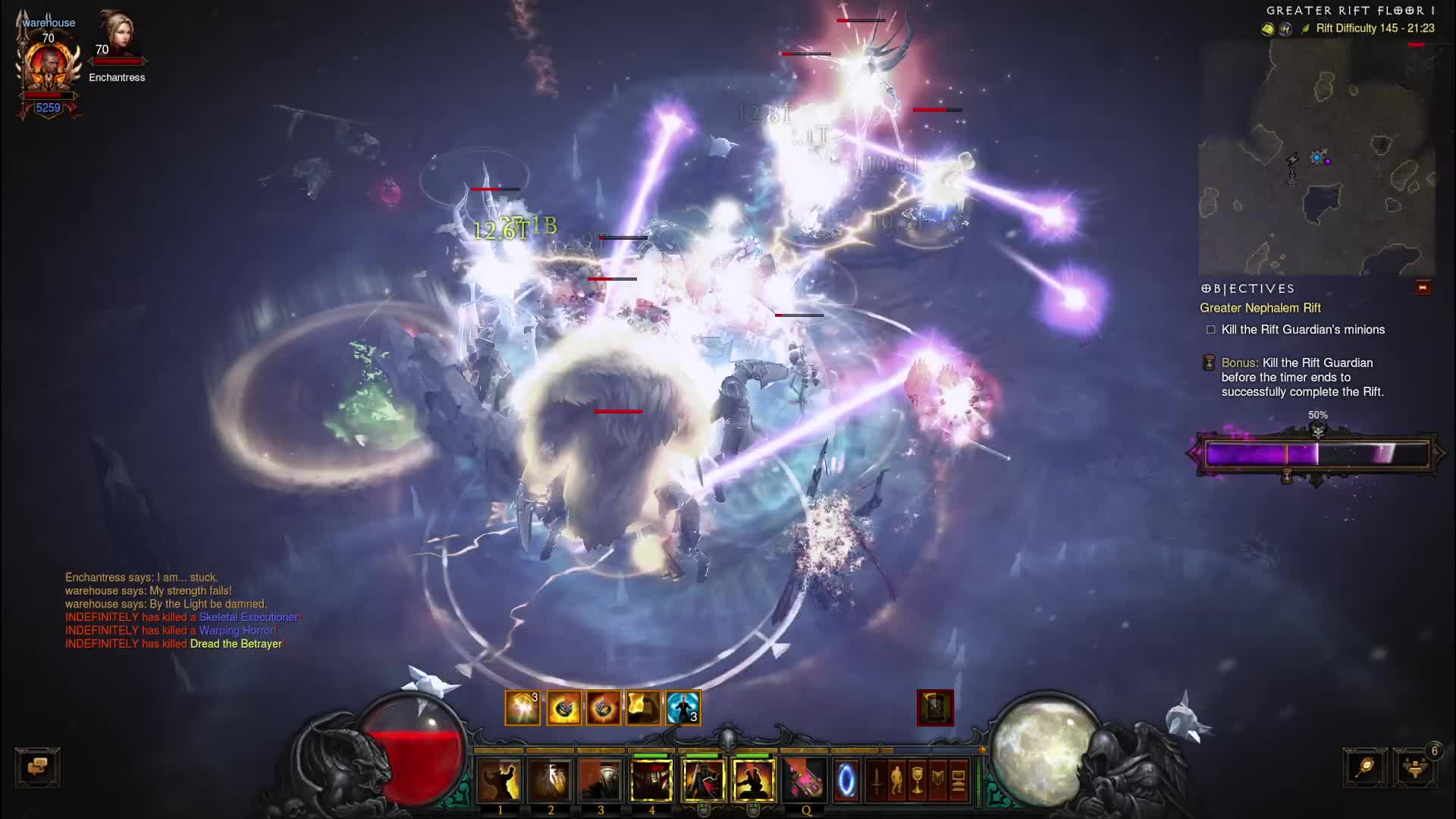Open the game menu computer button
Viewport: 1456px width, 819px height.
click(x=959, y=780)
